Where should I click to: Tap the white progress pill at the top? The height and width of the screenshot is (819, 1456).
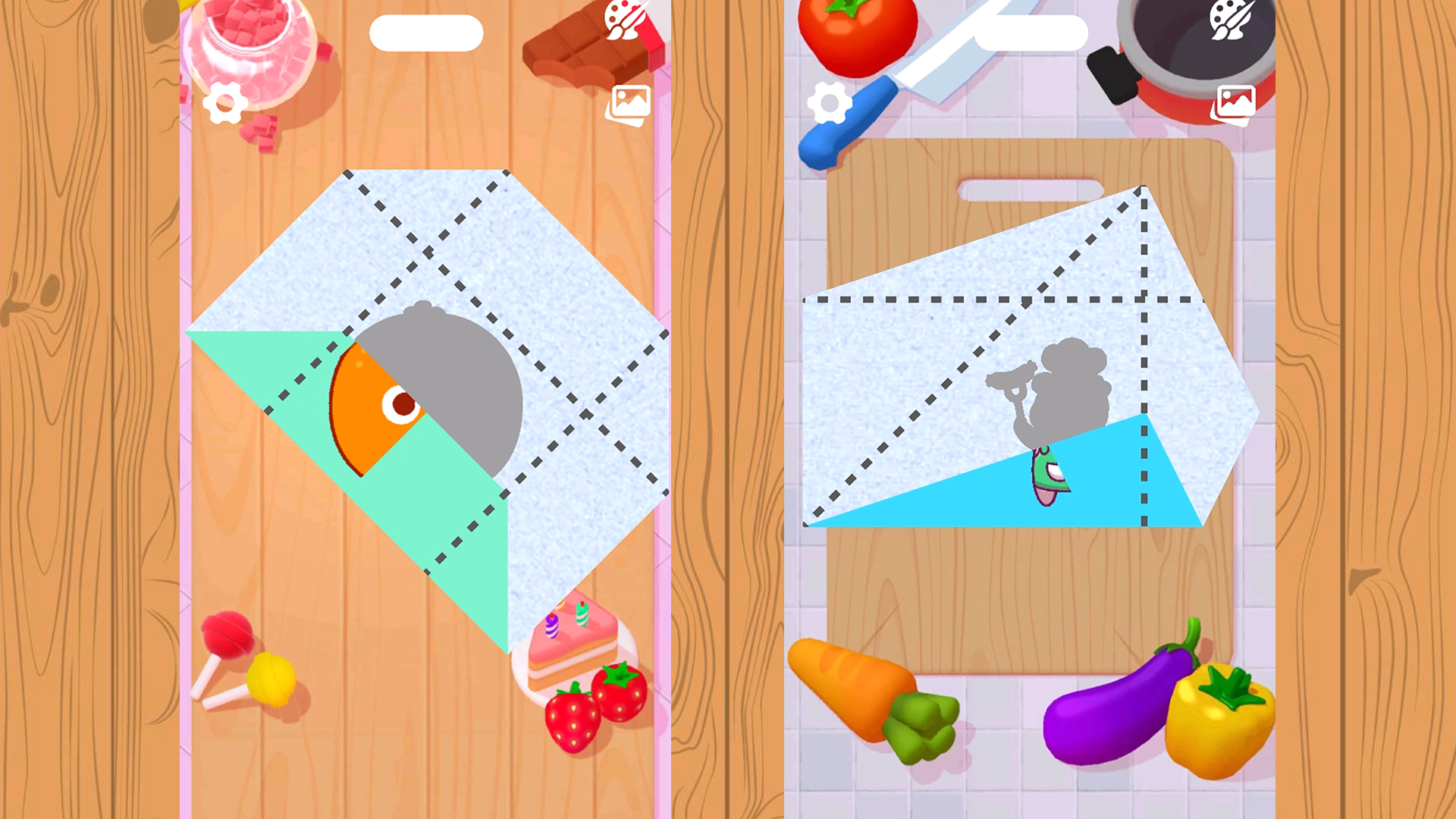coord(425,34)
